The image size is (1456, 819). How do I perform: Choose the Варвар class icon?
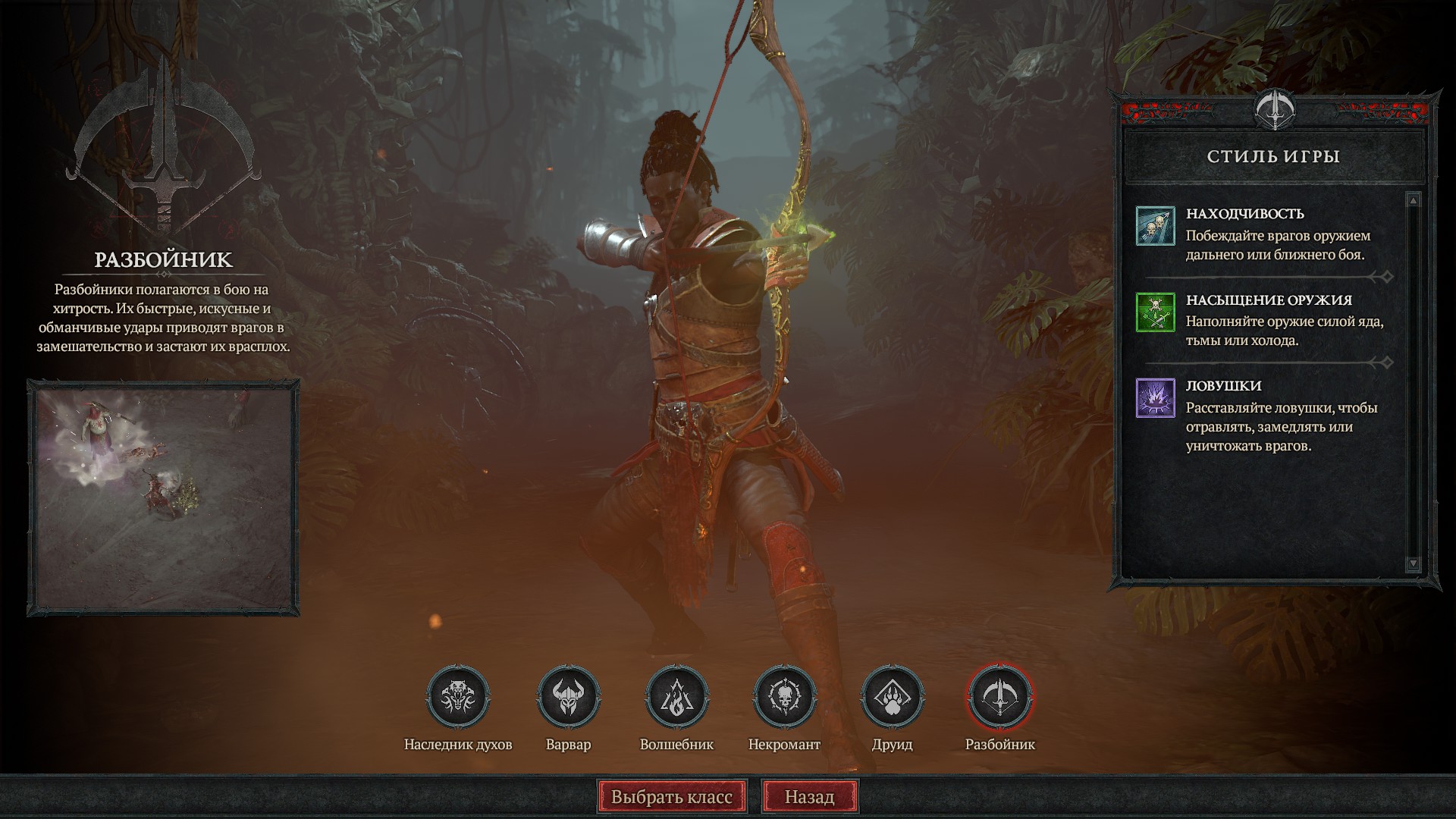coord(568,696)
